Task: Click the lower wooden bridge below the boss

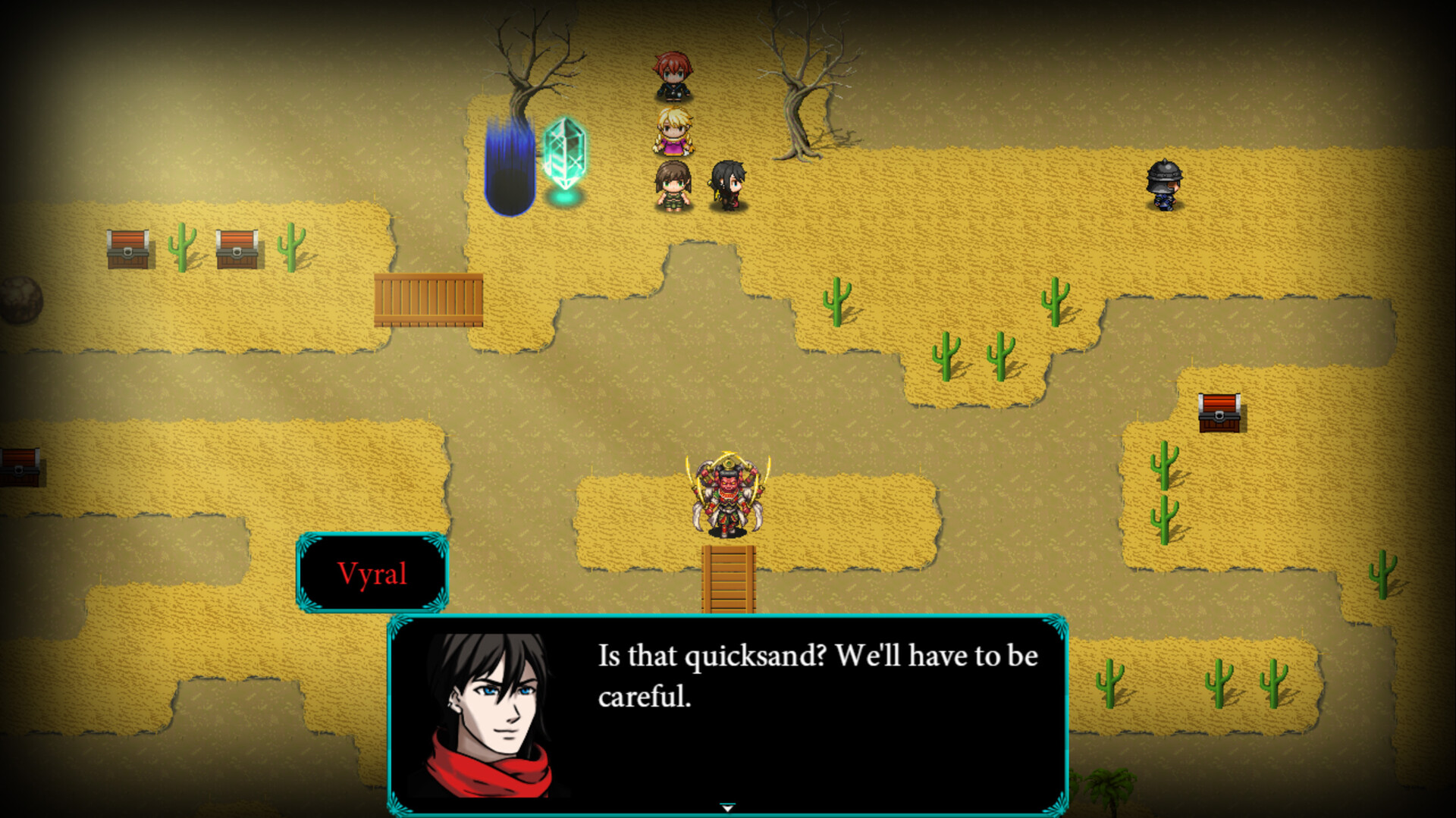Action: coord(728,580)
